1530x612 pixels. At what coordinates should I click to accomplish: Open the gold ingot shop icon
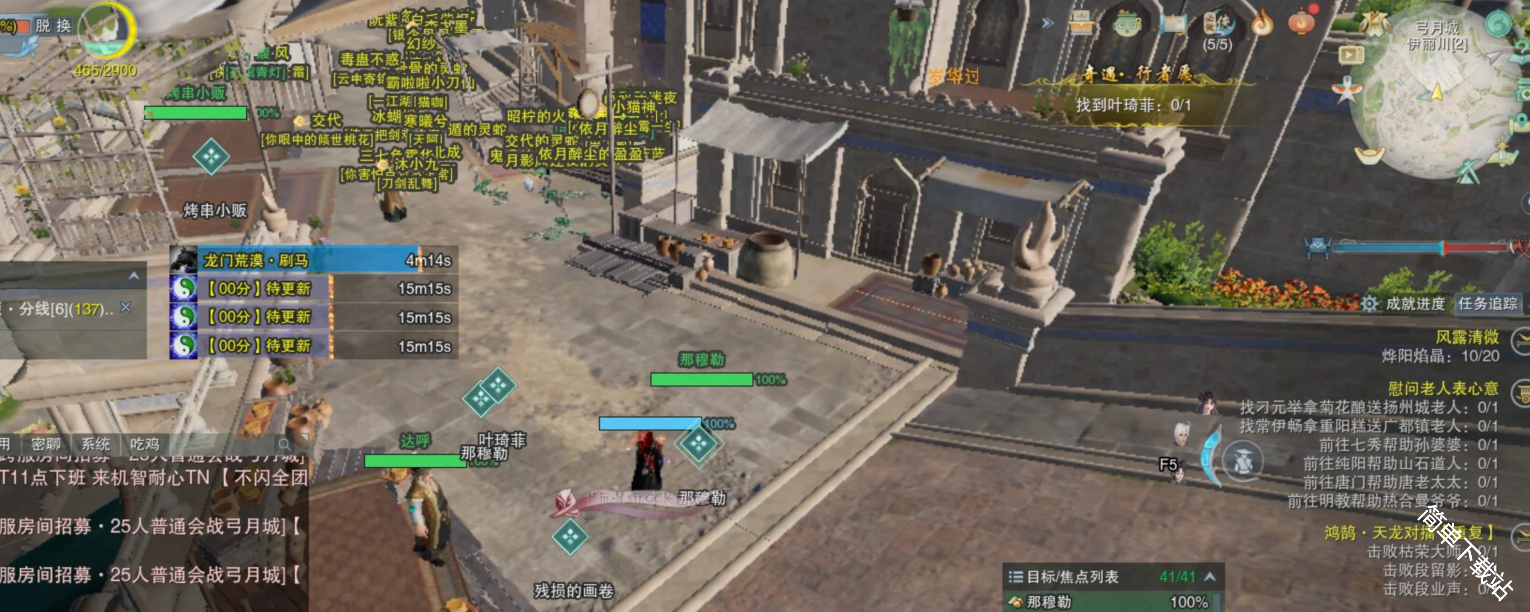coord(1369,156)
